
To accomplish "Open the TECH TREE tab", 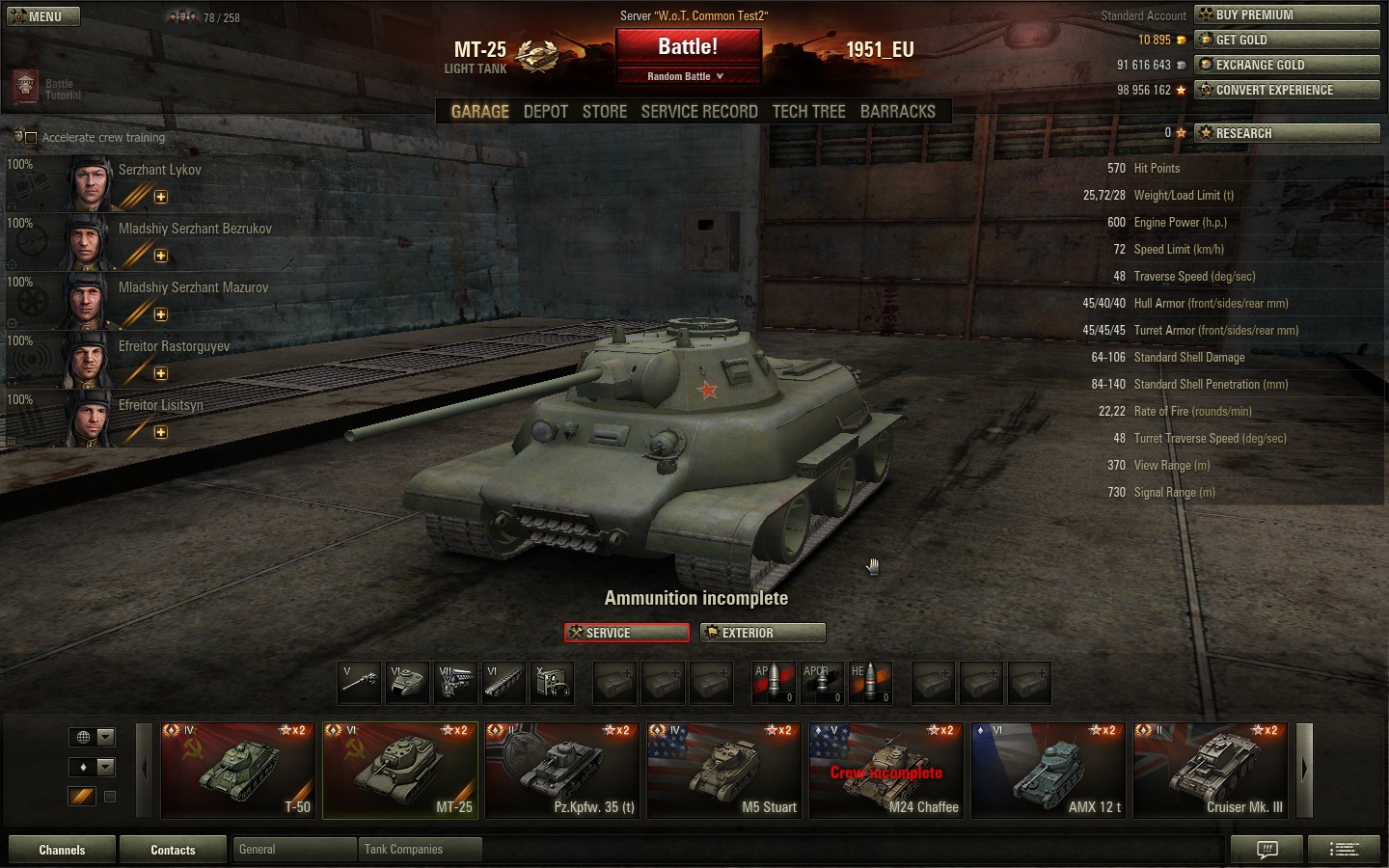I will tap(808, 112).
